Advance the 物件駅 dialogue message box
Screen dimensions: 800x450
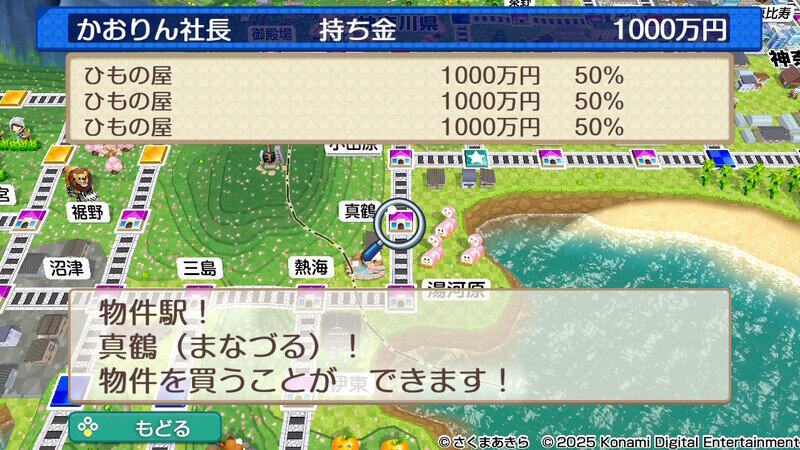click(x=398, y=346)
